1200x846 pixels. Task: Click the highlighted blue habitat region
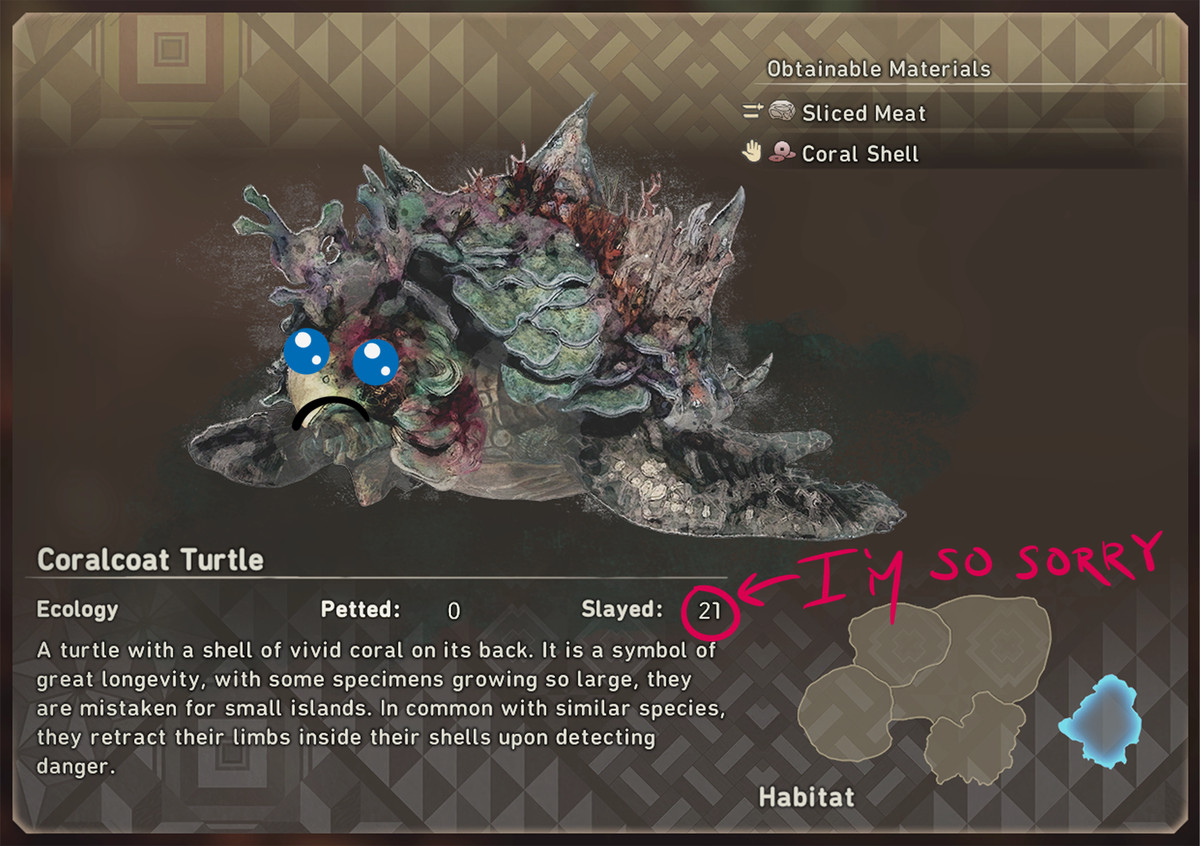(1100, 721)
